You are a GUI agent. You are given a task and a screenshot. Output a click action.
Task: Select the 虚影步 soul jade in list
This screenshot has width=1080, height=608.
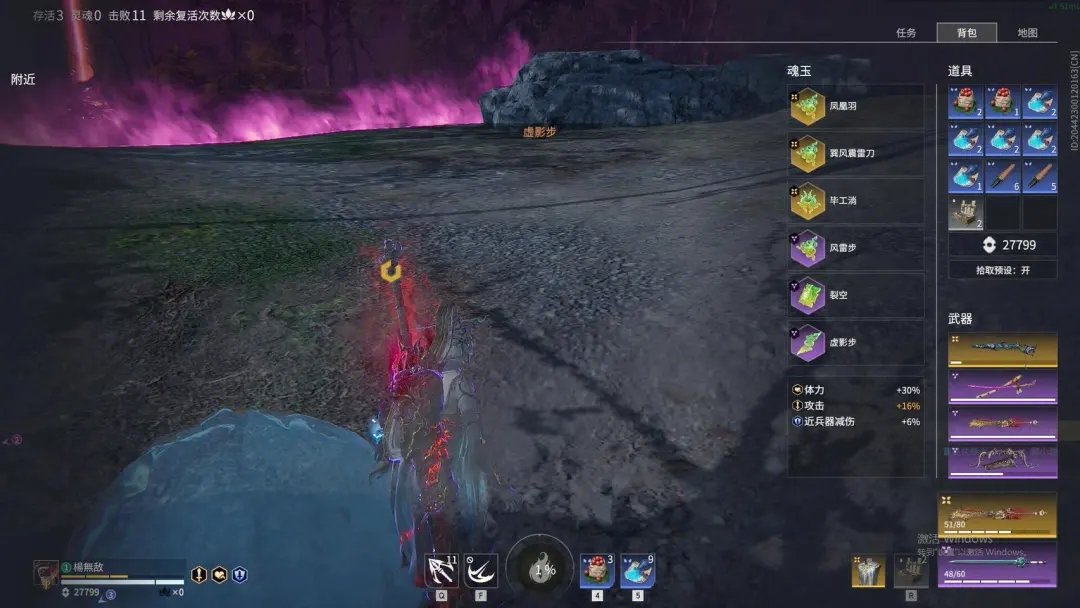tap(856, 342)
